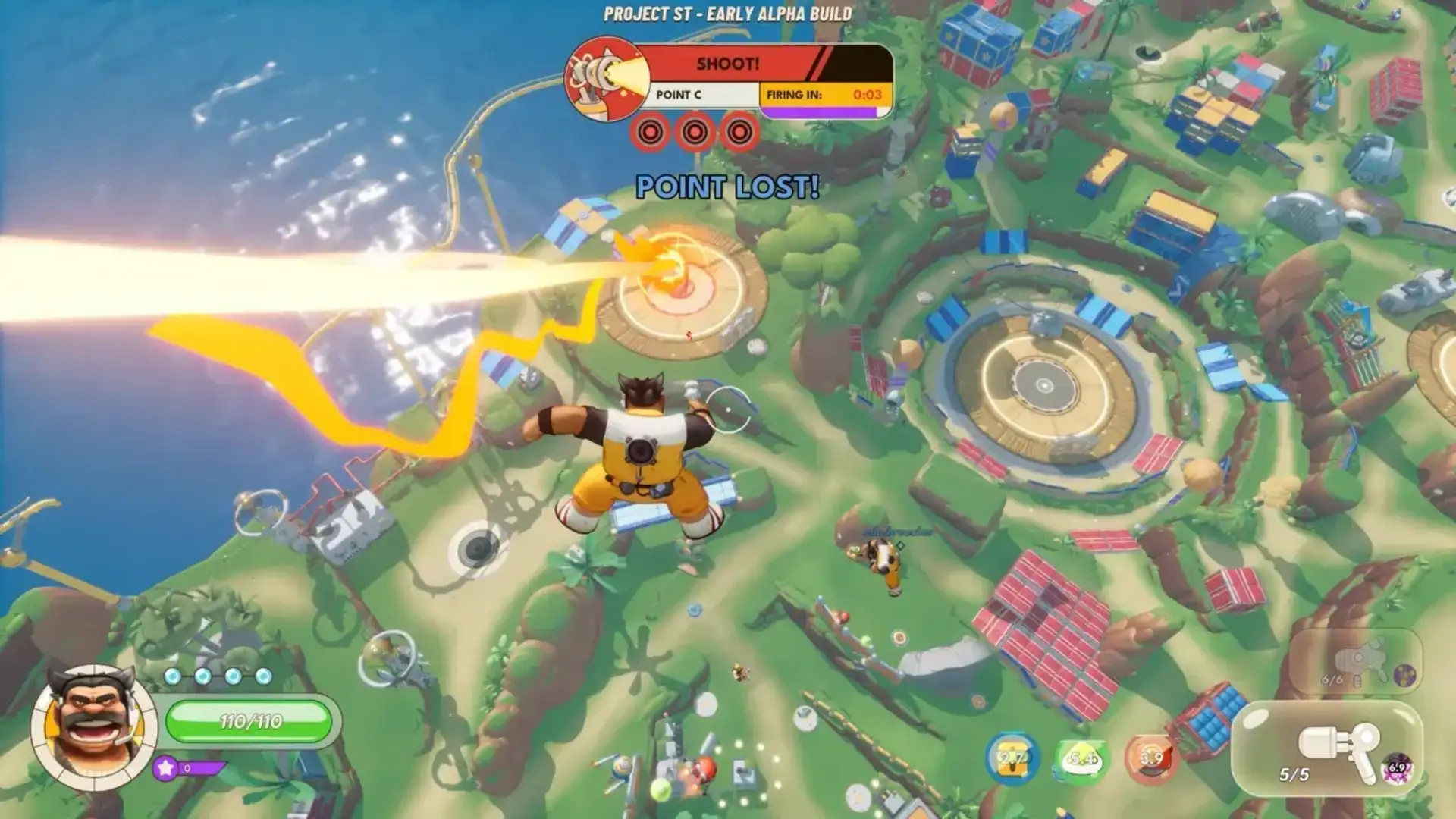Click the purple star points icon

pyautogui.click(x=166, y=767)
